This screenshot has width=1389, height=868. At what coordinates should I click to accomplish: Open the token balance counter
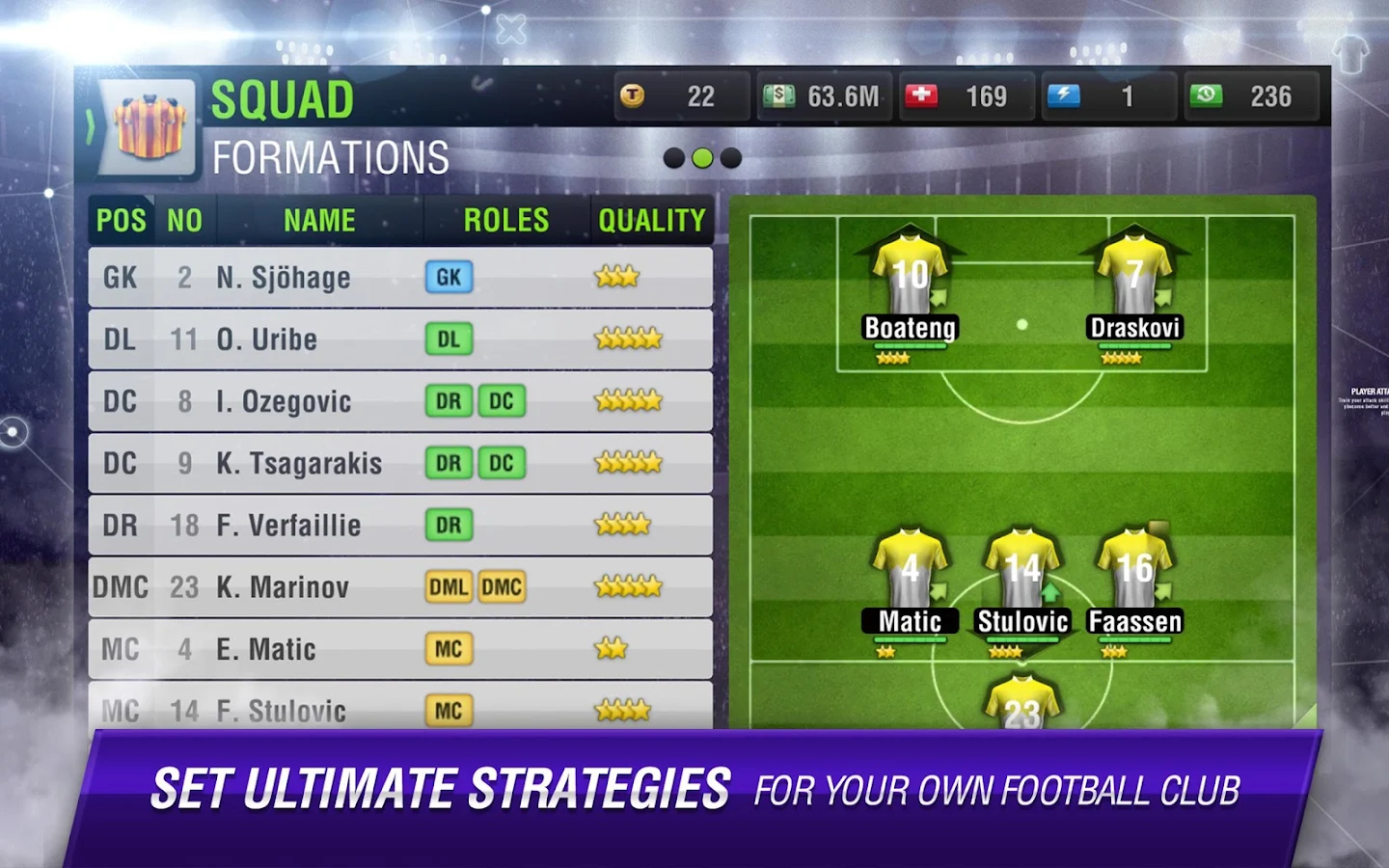[x=681, y=96]
